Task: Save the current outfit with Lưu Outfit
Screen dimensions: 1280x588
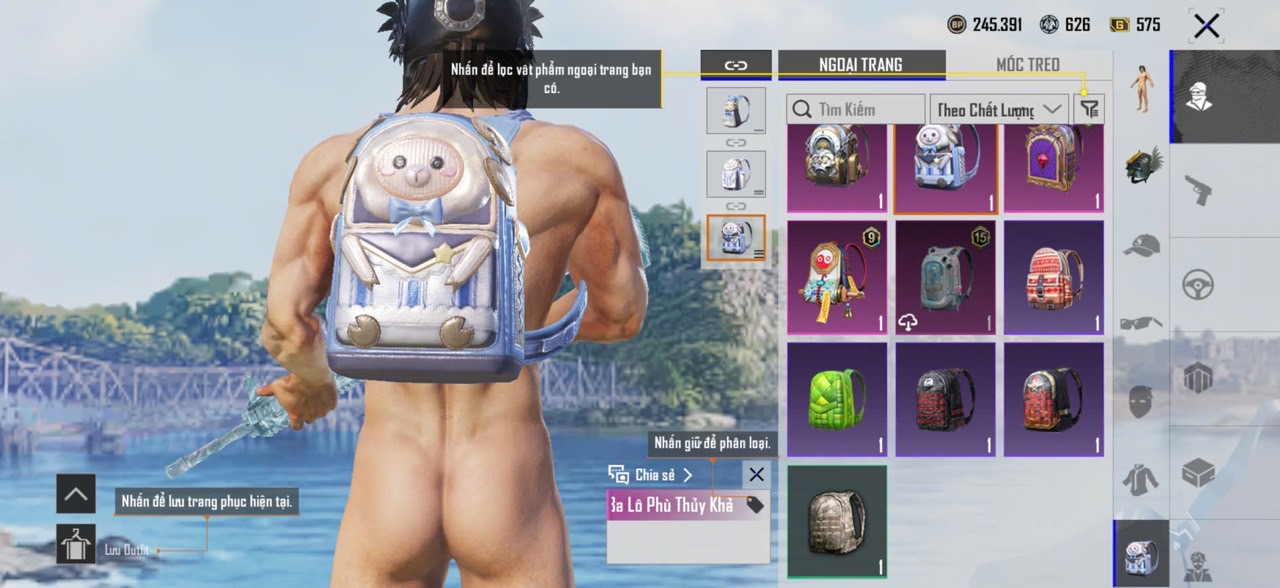Action: point(76,544)
